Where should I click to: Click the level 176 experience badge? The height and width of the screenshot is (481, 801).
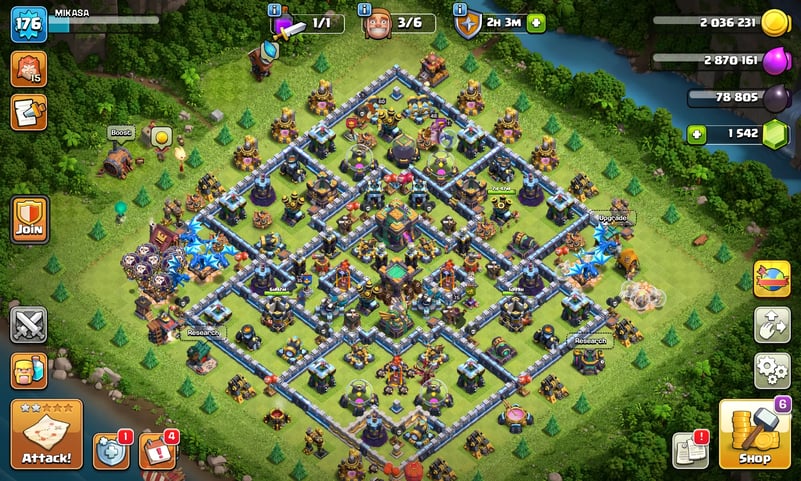(x=29, y=24)
